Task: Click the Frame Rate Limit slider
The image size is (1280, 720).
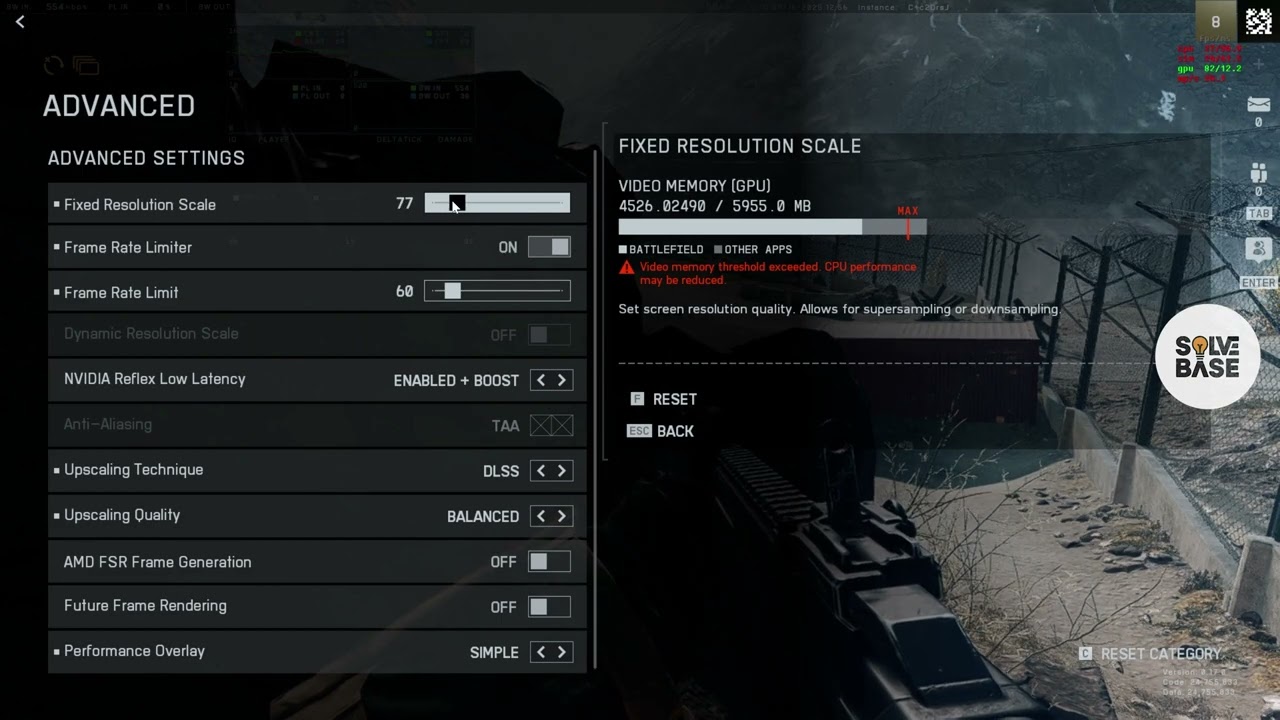Action: point(497,291)
